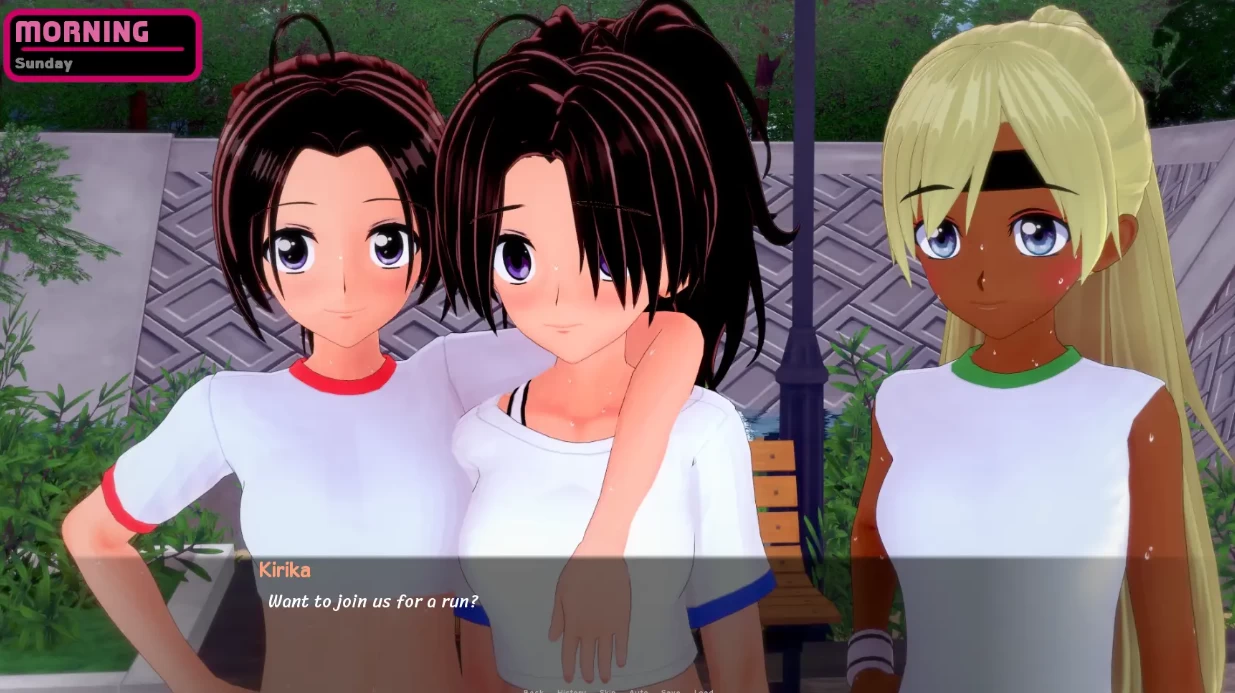1235x693 pixels.
Task: Activate Skip in the quick menu
Action: pyautogui.click(x=607, y=691)
